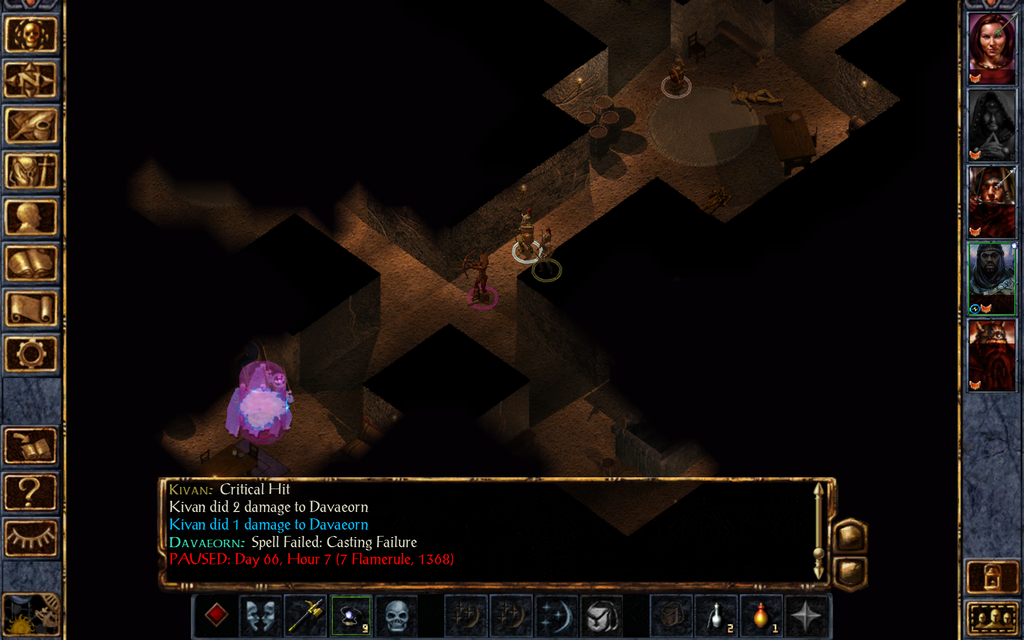Open the options gear button

(x=31, y=353)
